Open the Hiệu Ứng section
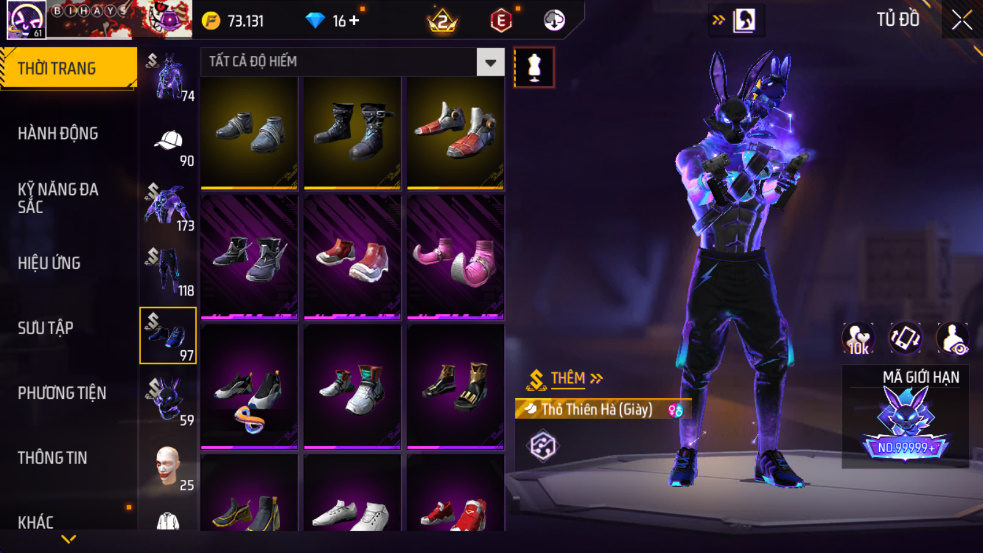 (49, 263)
